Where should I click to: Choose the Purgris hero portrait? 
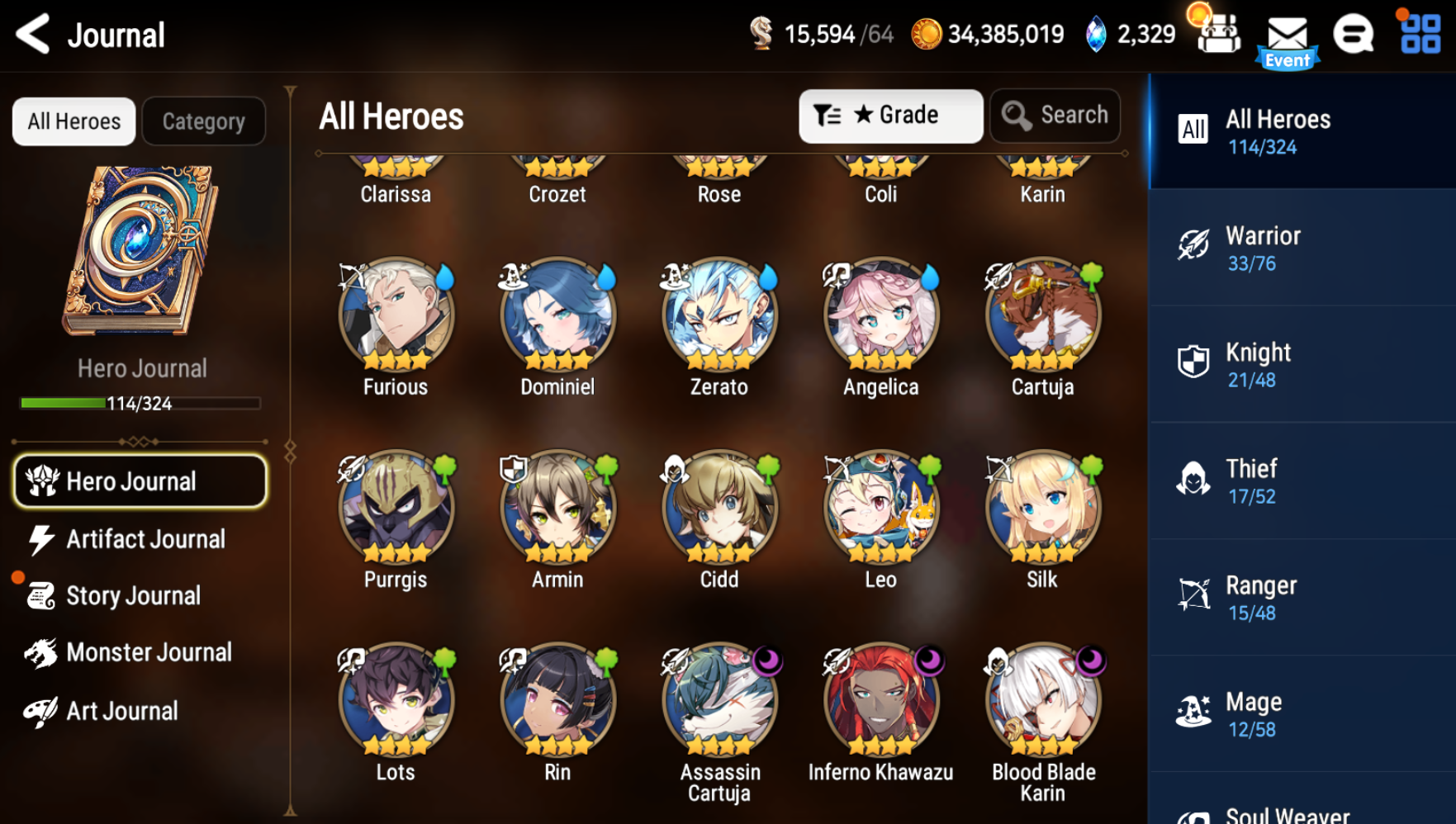click(396, 508)
